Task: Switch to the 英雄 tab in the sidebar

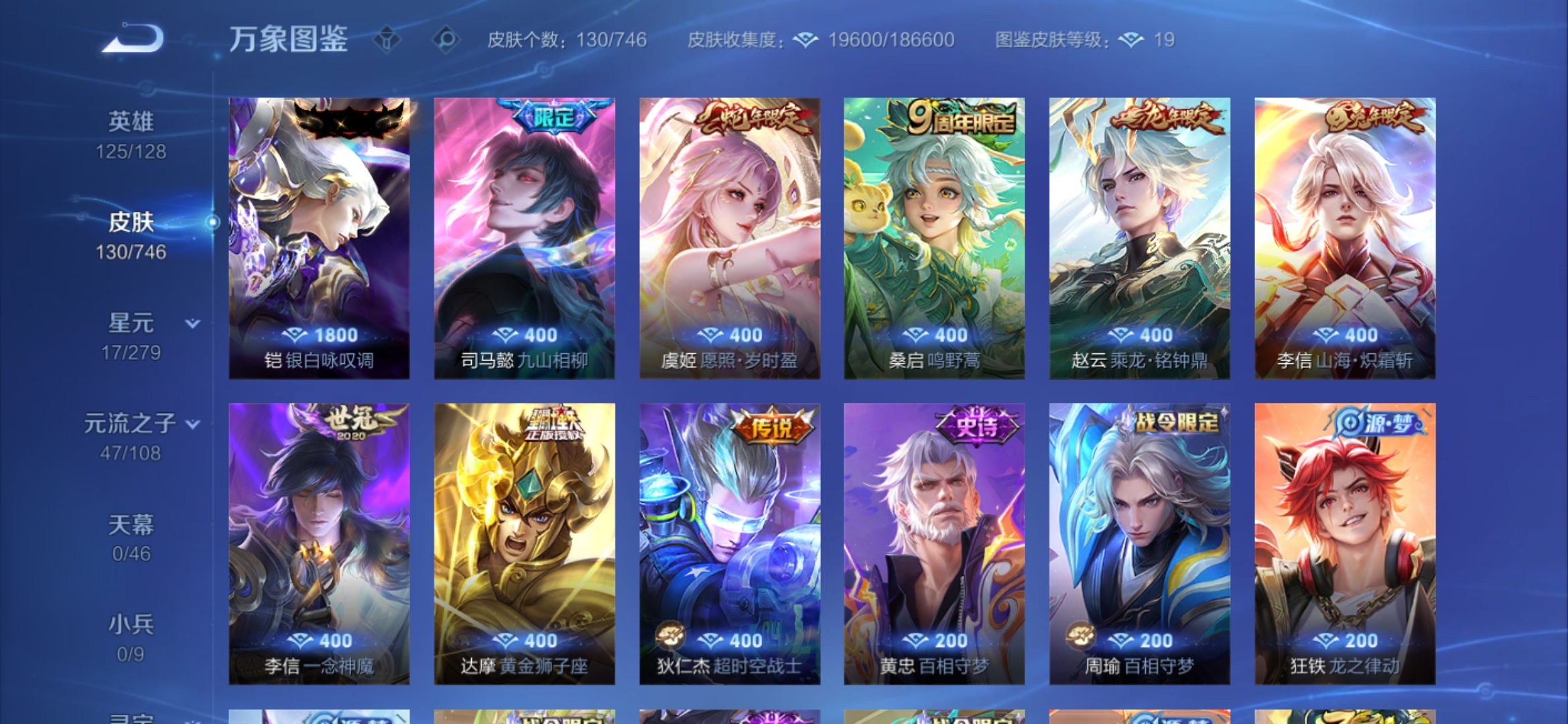Action: pos(131,119)
